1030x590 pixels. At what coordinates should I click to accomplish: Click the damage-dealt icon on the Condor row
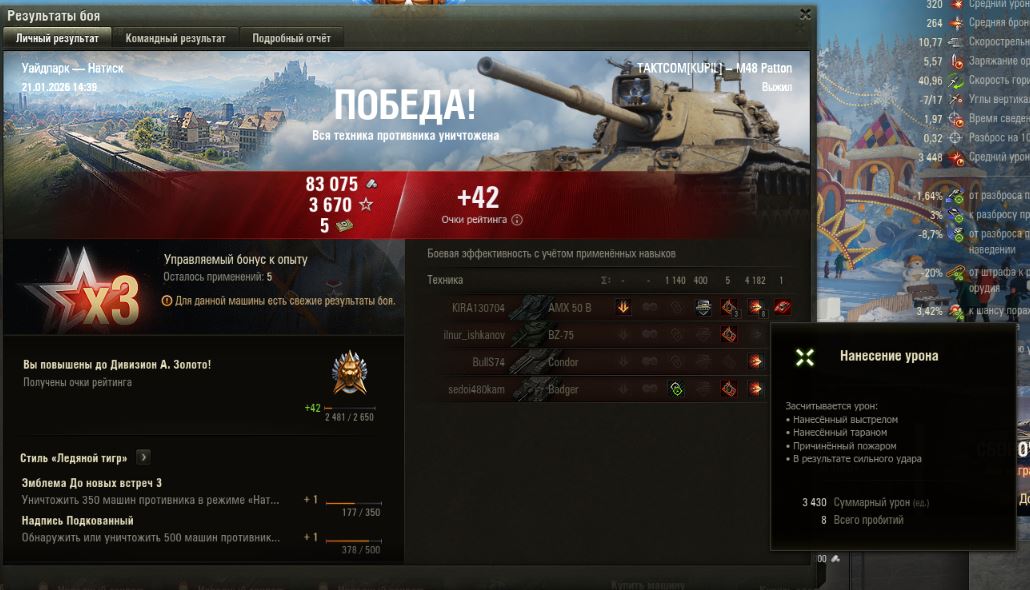point(756,362)
